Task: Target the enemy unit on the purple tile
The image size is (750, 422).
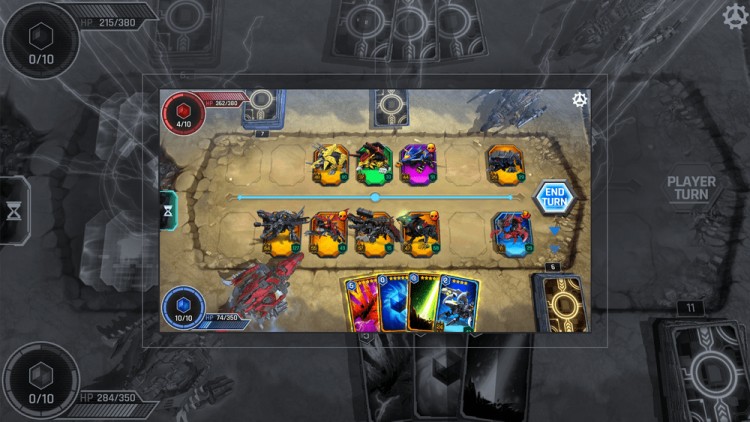Action: [417, 164]
